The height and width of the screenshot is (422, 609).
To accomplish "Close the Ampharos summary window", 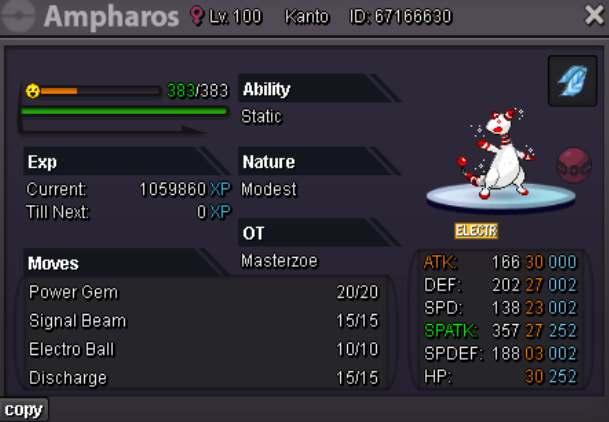I will pos(592,14).
